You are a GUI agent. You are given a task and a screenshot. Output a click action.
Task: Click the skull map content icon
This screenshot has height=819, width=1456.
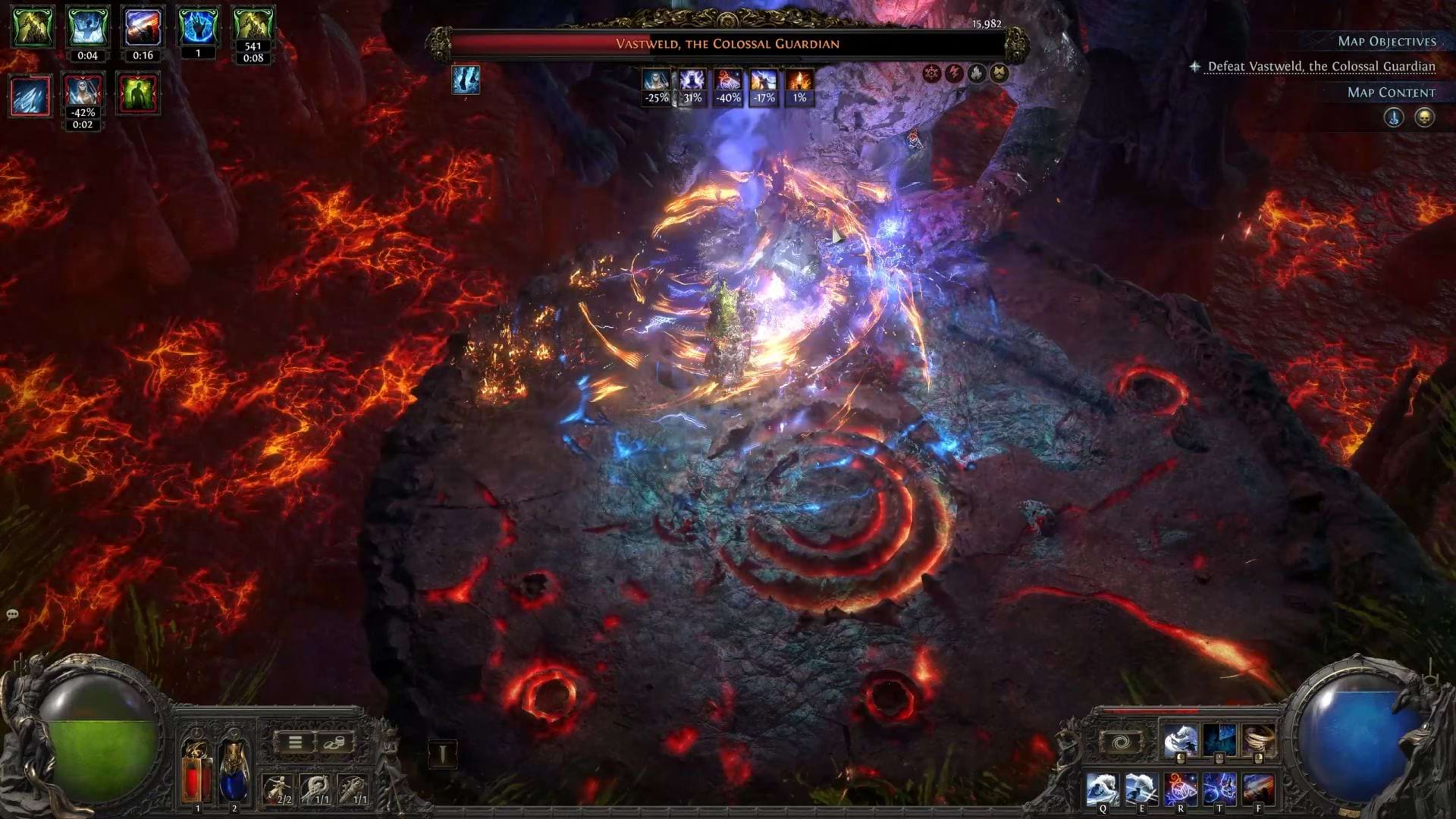pyautogui.click(x=1424, y=118)
